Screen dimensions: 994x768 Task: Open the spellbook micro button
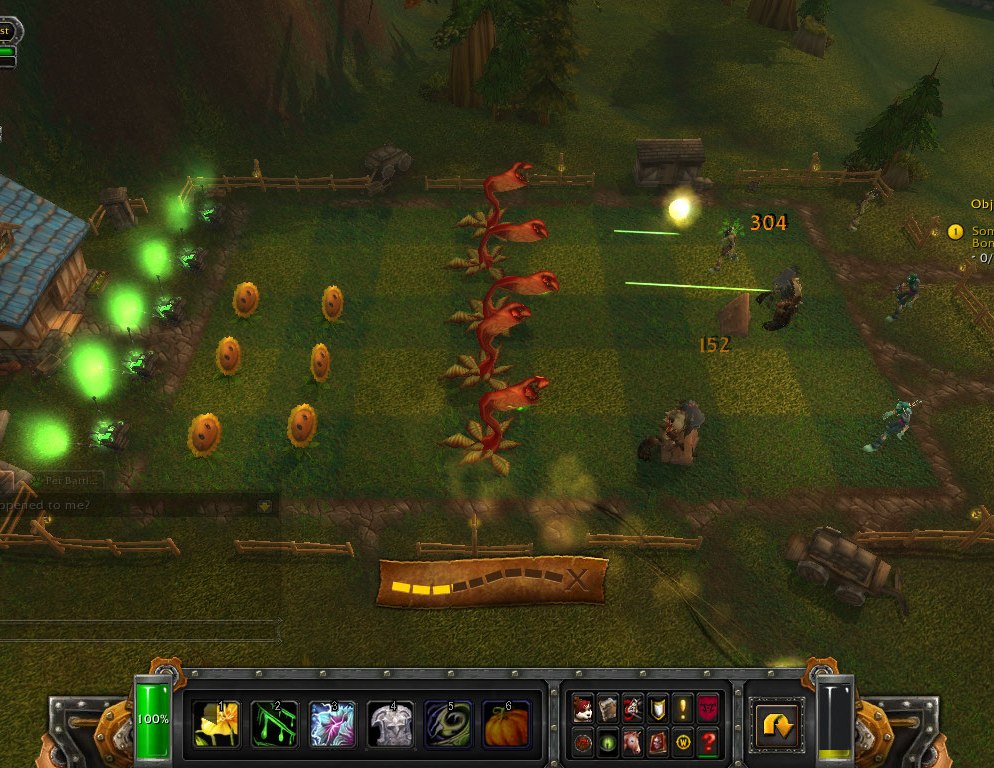(607, 709)
